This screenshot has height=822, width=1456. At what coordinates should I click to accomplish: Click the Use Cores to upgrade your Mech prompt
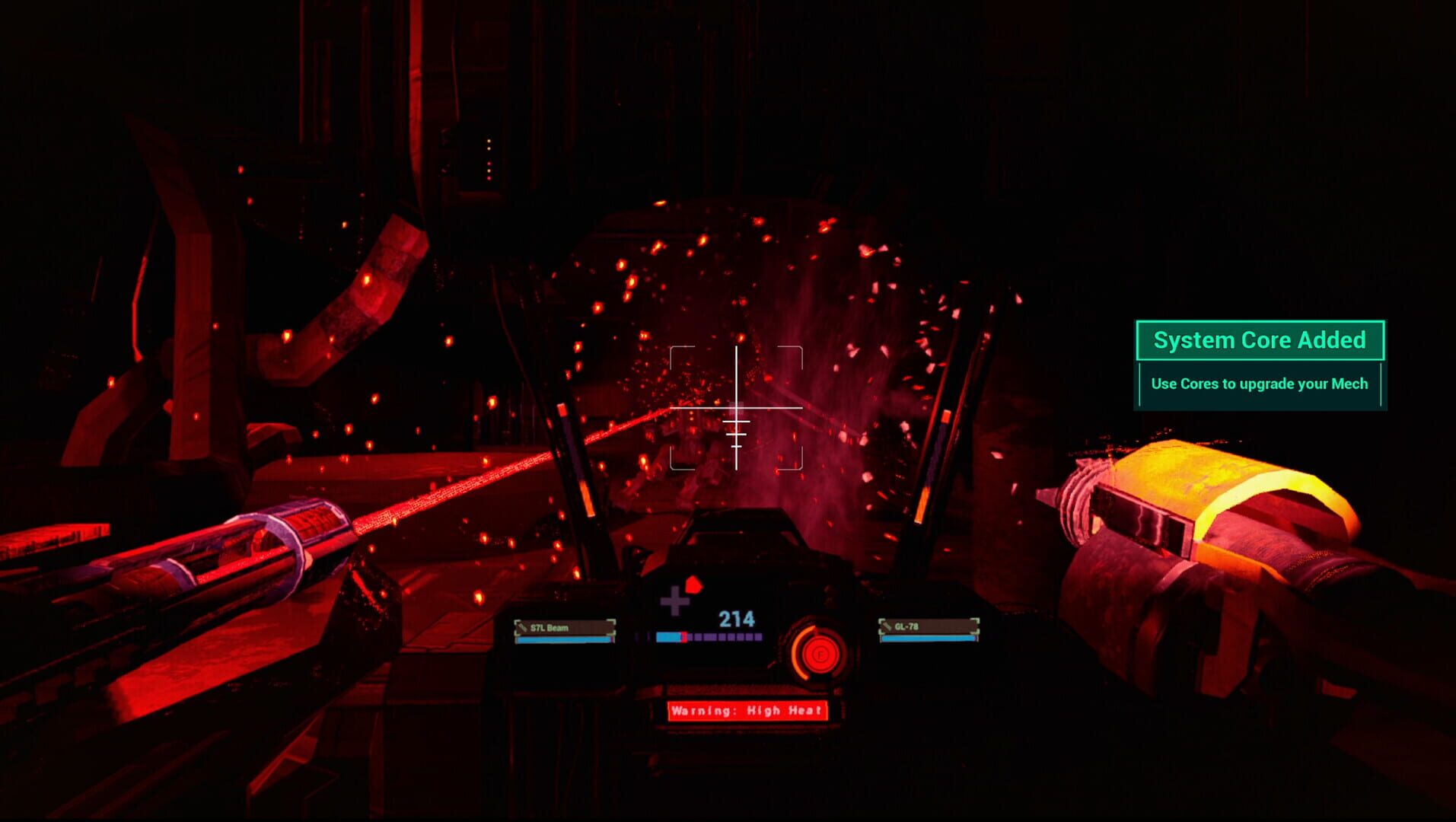point(1259,384)
